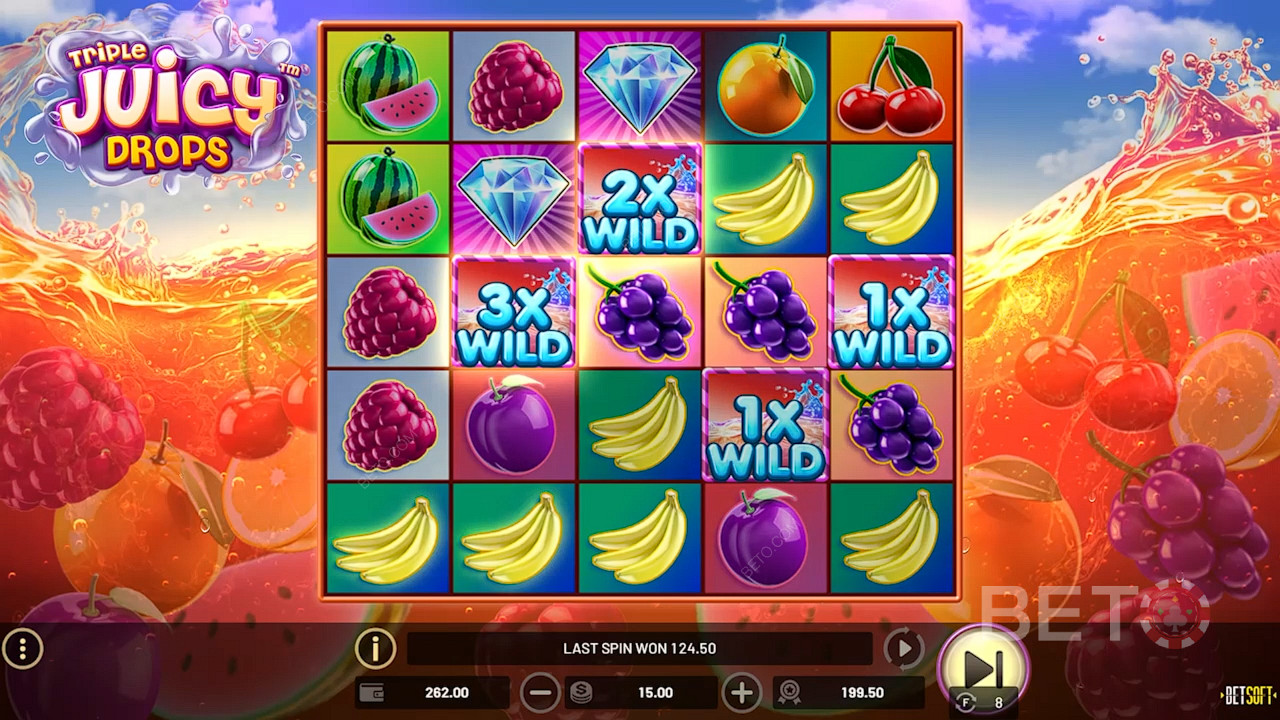Decrease the bet with the minus button
1280x720 pixels.
(540, 692)
